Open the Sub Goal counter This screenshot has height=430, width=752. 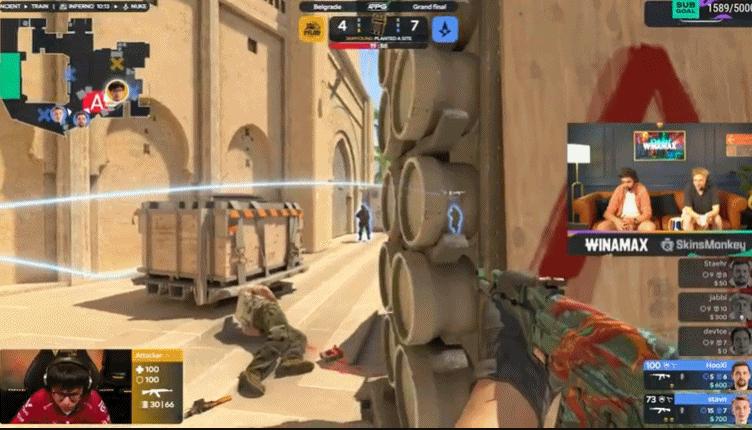(x=697, y=12)
